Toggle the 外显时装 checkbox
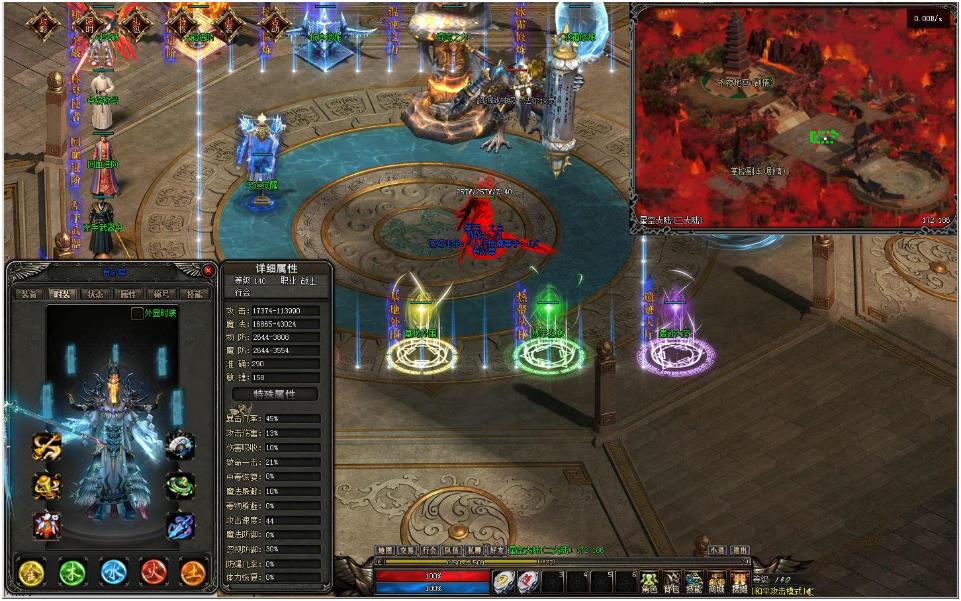Viewport: 961px width, 601px height. pyautogui.click(x=137, y=313)
